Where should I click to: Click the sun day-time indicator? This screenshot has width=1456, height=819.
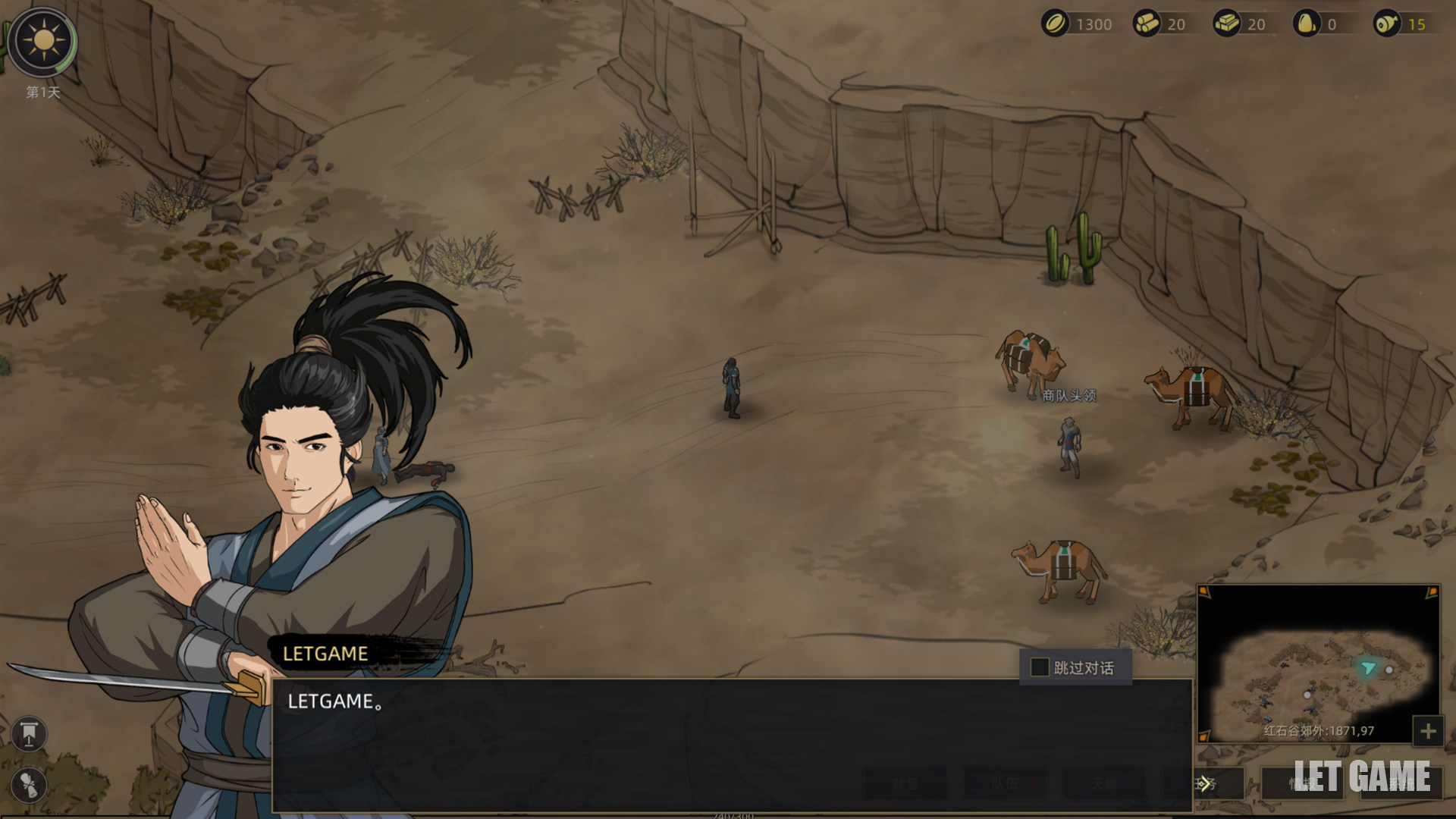pyautogui.click(x=44, y=41)
